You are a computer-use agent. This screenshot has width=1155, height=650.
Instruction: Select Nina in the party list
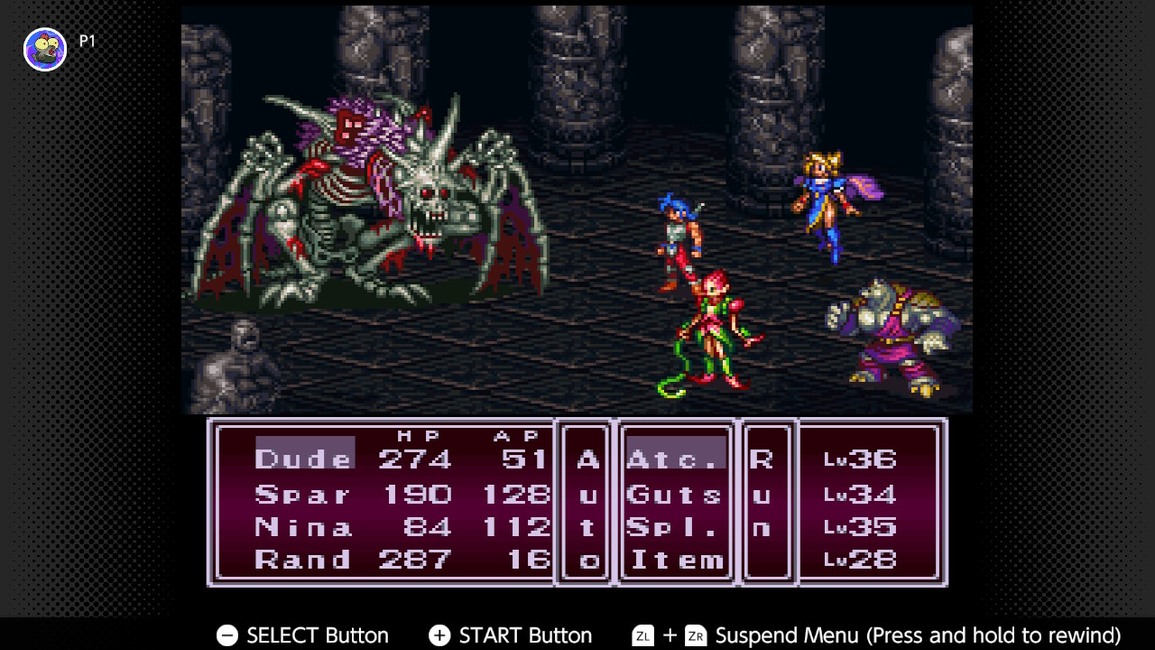pos(303,527)
